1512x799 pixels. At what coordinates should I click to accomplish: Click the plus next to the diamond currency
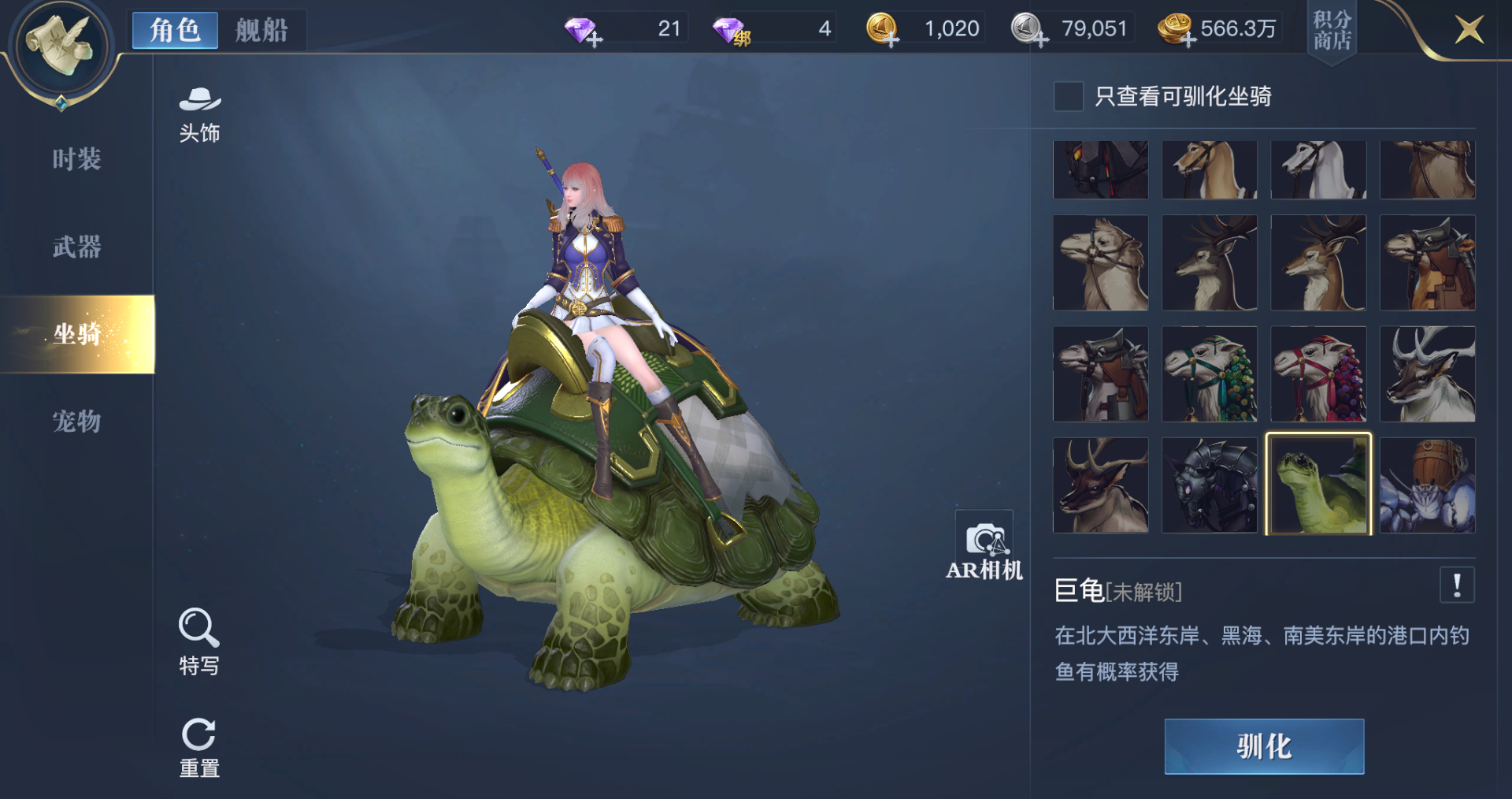(596, 37)
